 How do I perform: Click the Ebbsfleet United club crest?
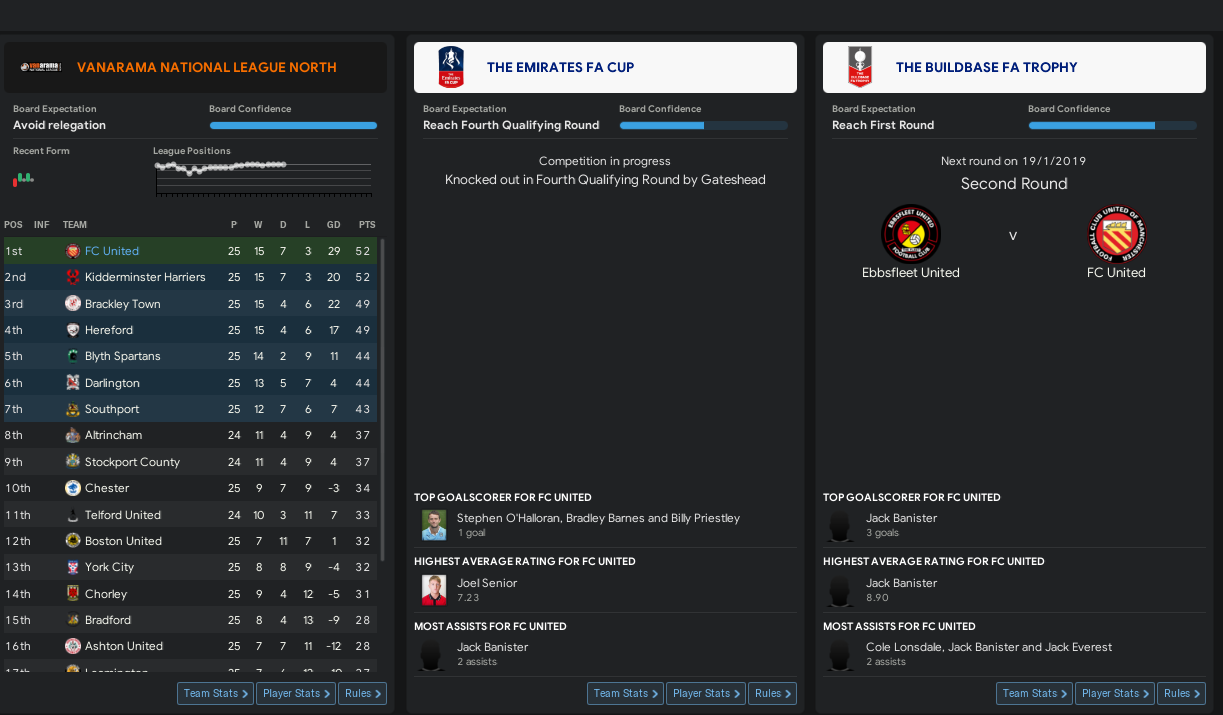click(x=910, y=234)
